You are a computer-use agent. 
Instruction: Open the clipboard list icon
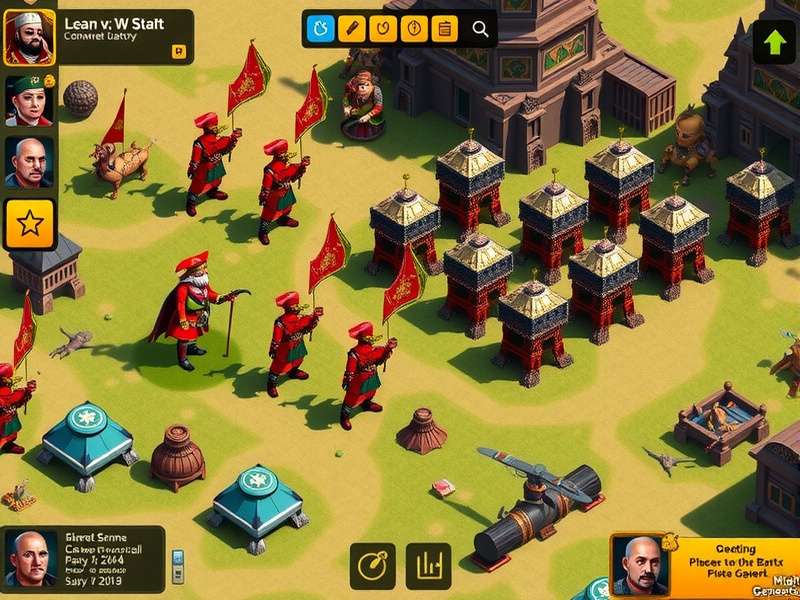(x=445, y=29)
